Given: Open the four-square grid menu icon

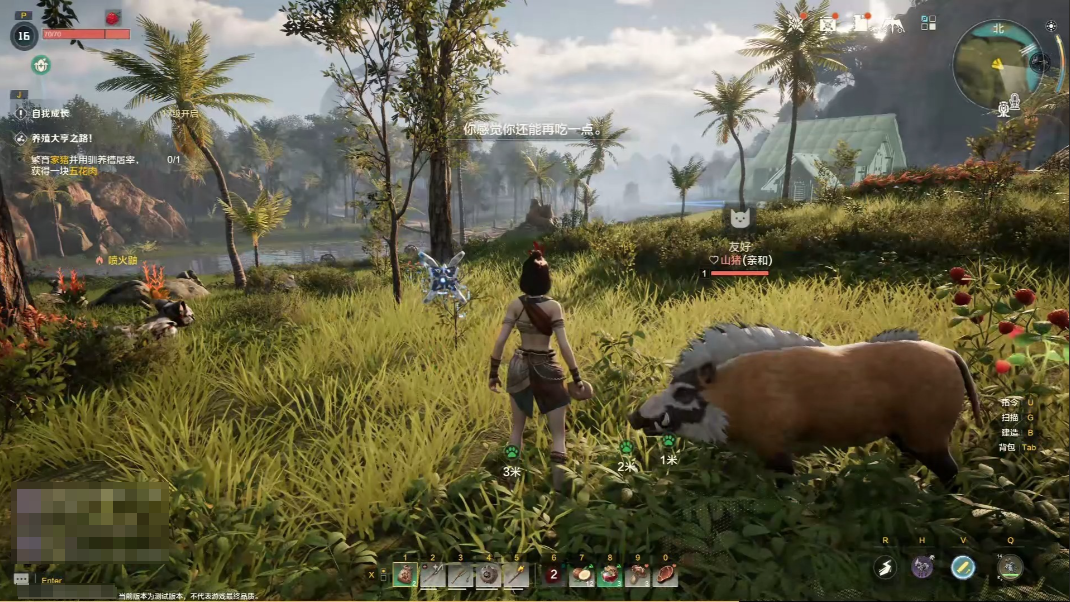Looking at the screenshot, I should 928,22.
